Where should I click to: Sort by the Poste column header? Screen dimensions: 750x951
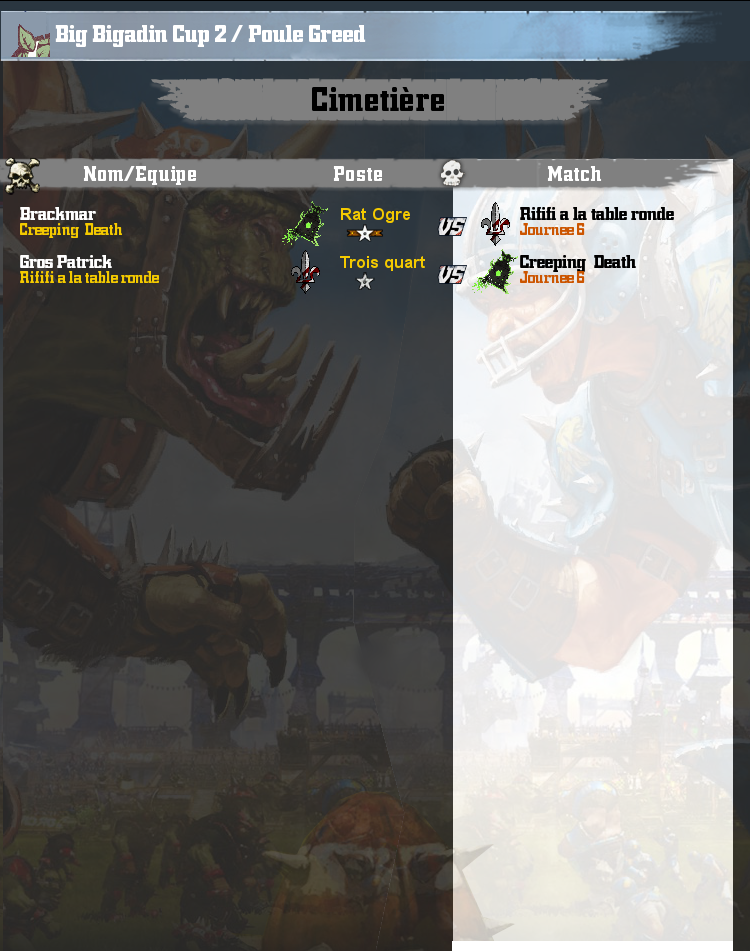coord(358,174)
